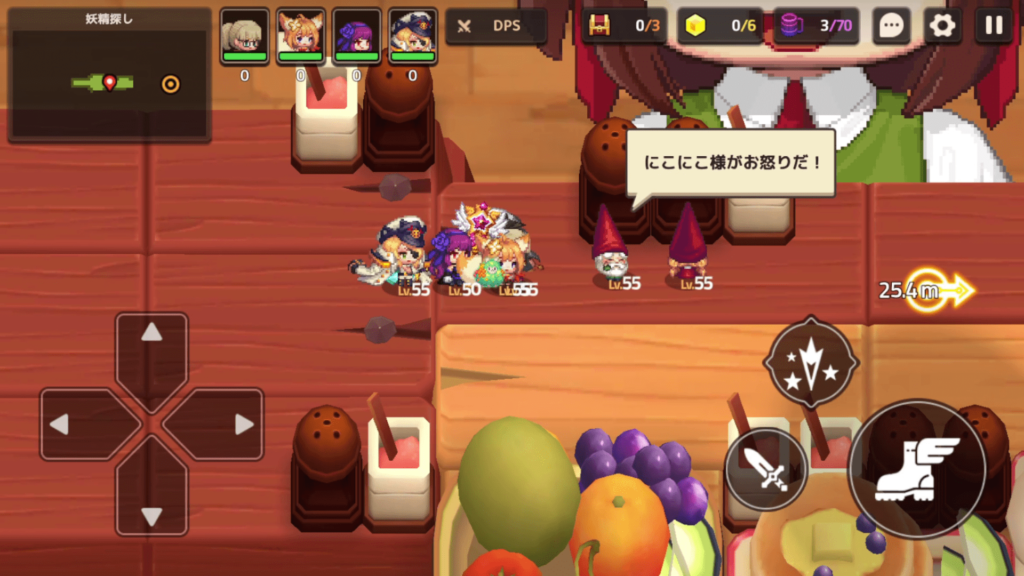Open the fairy search minimap
The width and height of the screenshot is (1024, 576).
pyautogui.click(x=110, y=76)
